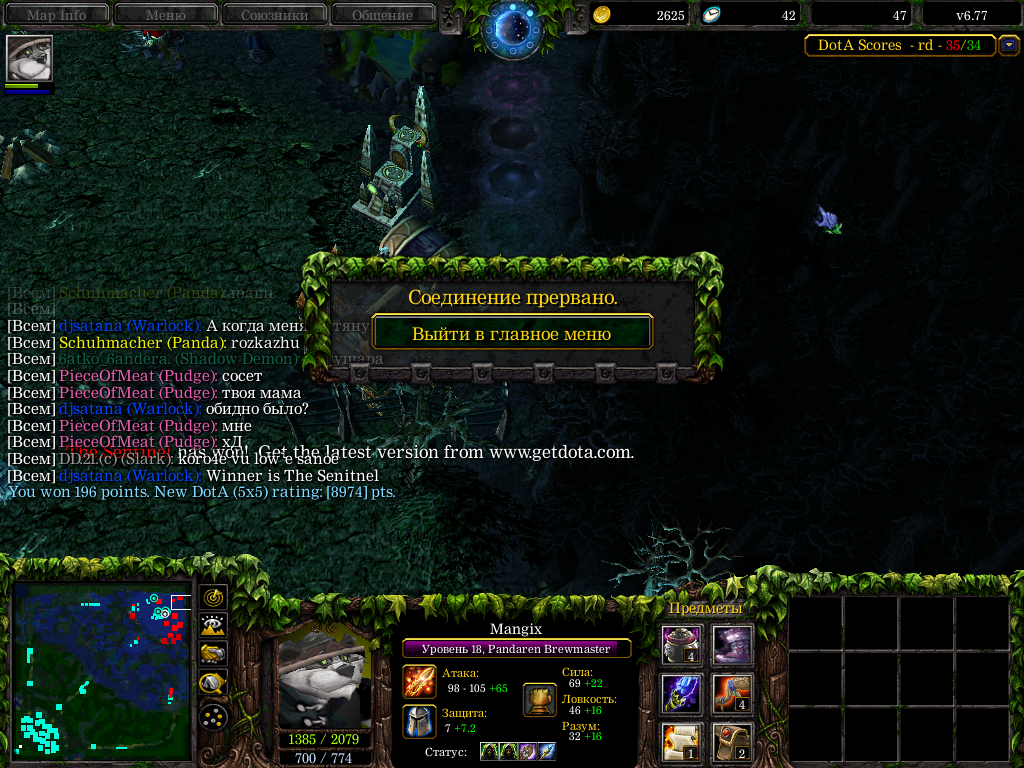Select the wand item with 4 charges
The height and width of the screenshot is (768, 1024).
coord(732,693)
